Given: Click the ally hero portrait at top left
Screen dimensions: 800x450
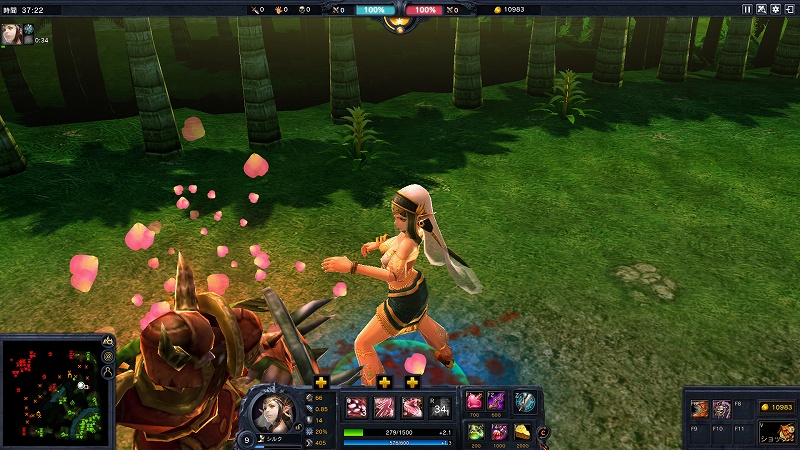Looking at the screenshot, I should tap(13, 32).
